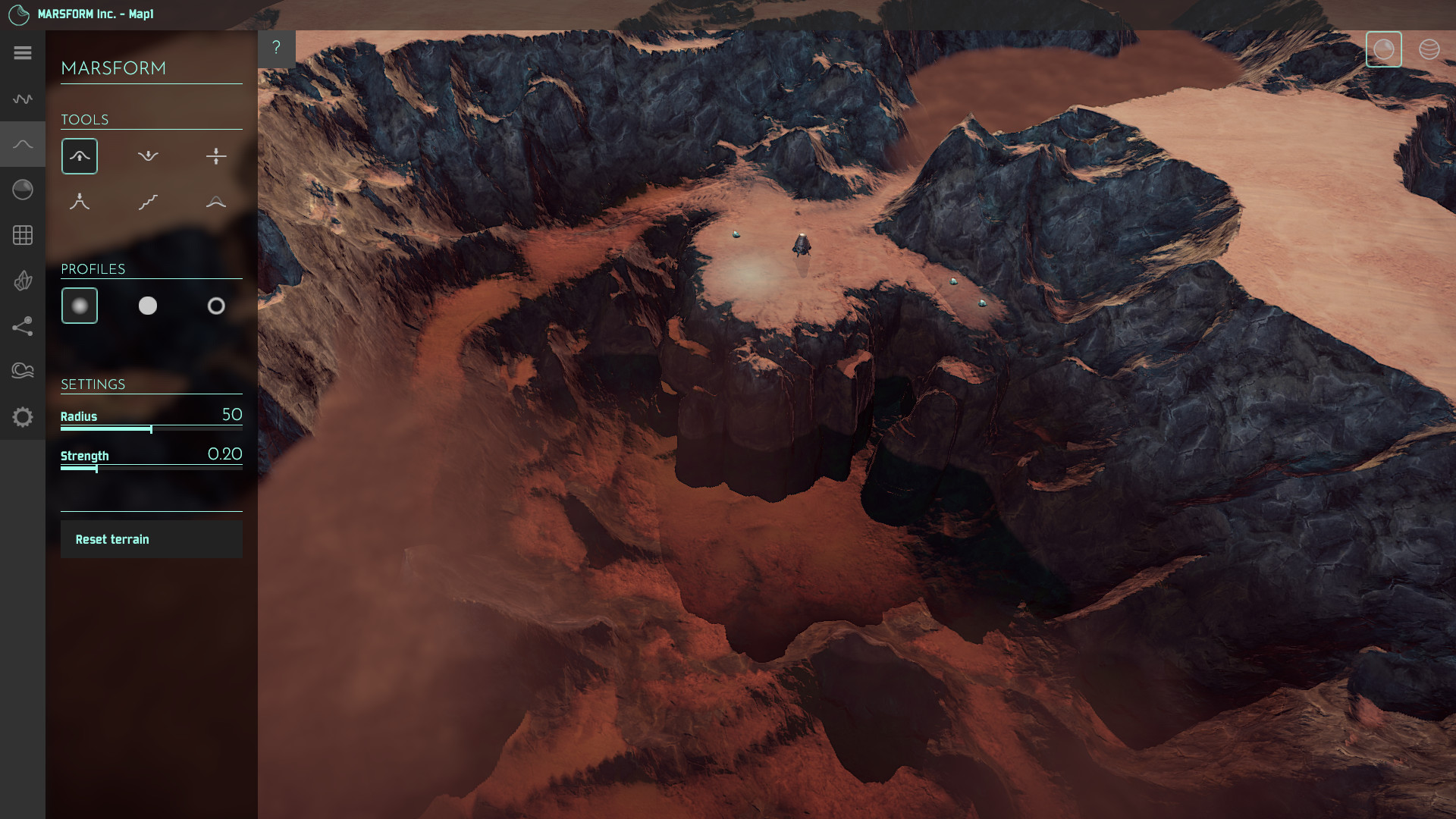Select the solid circle brush profile

[148, 306]
